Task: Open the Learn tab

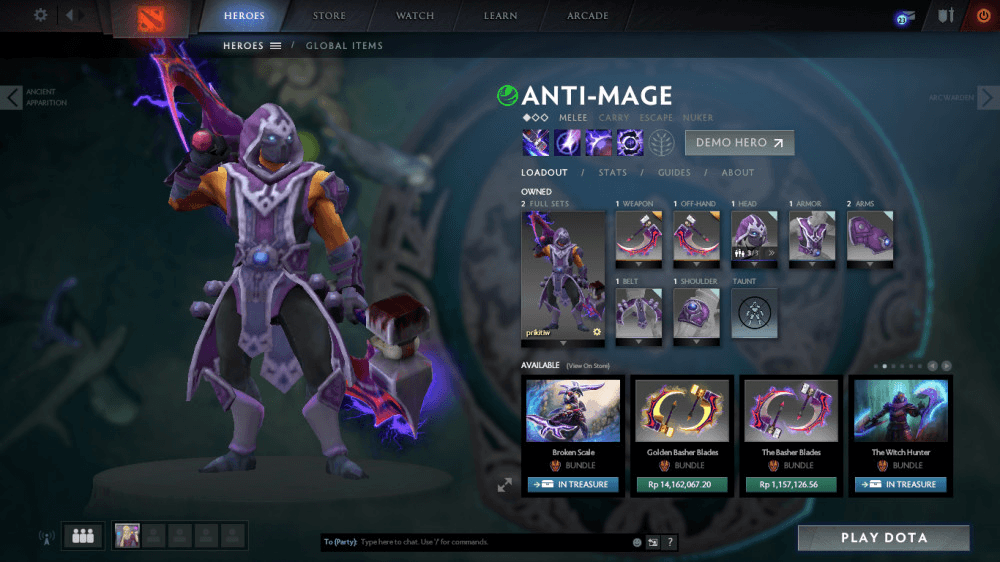Action: [501, 16]
